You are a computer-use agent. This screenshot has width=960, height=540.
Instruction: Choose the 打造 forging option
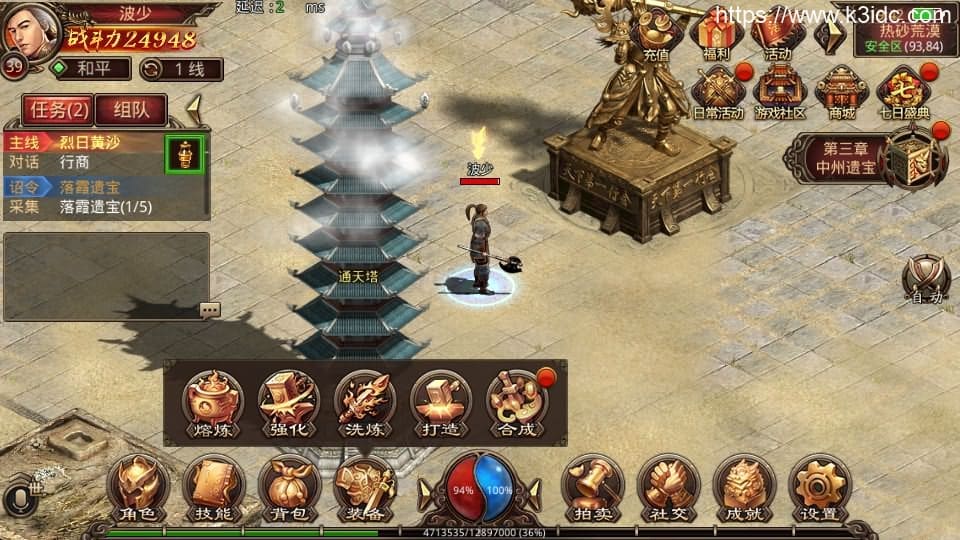pyautogui.click(x=440, y=404)
